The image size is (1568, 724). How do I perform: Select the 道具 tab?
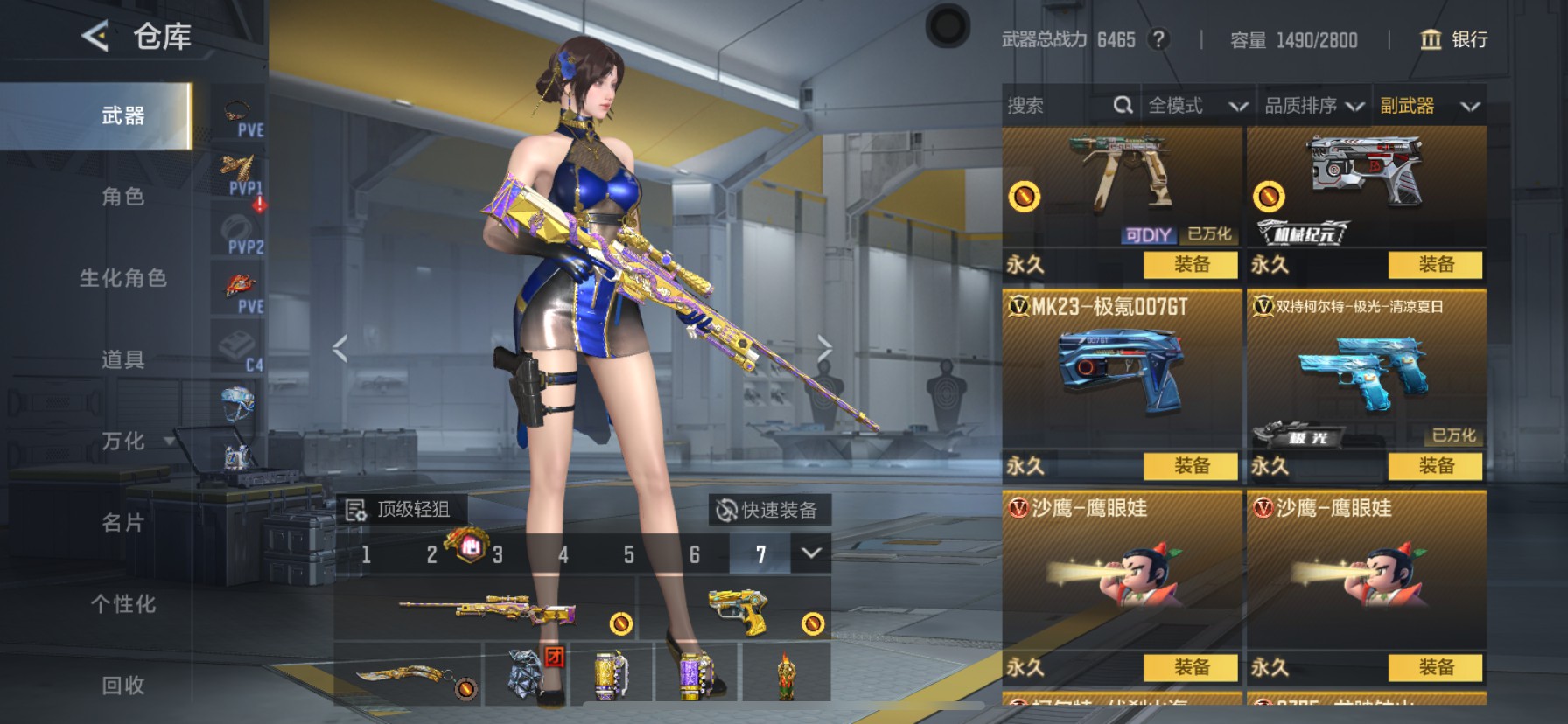click(x=122, y=359)
